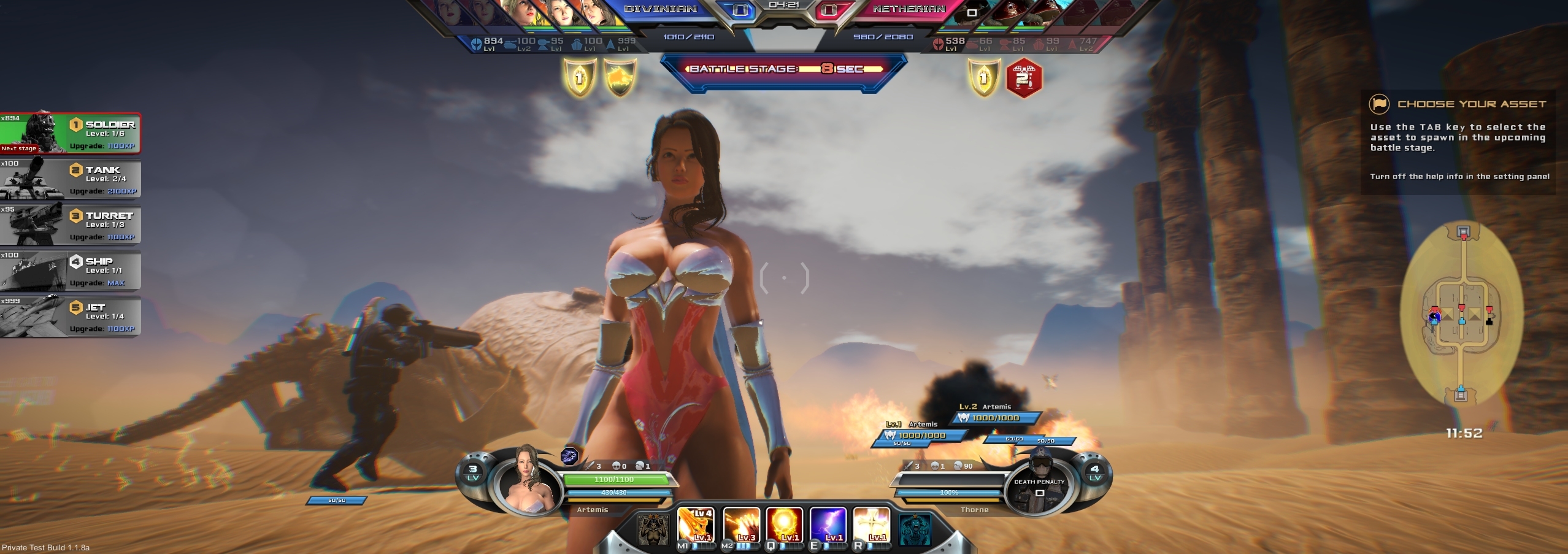Click the purple buff icon above Artemis's health
Viewport: 1568px width, 554px height.
coord(569,456)
